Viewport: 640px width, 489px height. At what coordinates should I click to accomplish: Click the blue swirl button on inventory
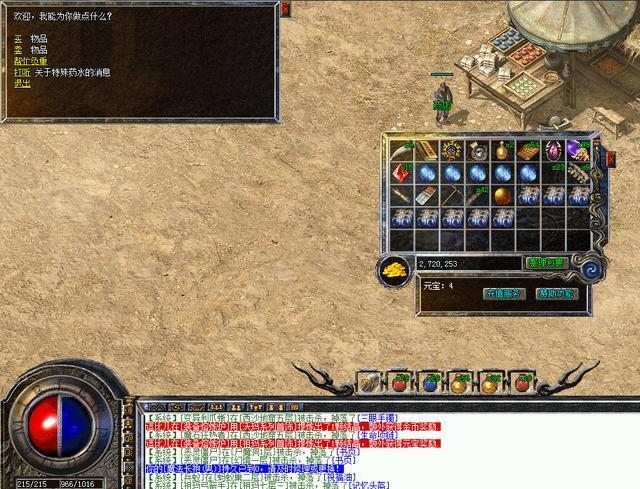click(x=592, y=269)
